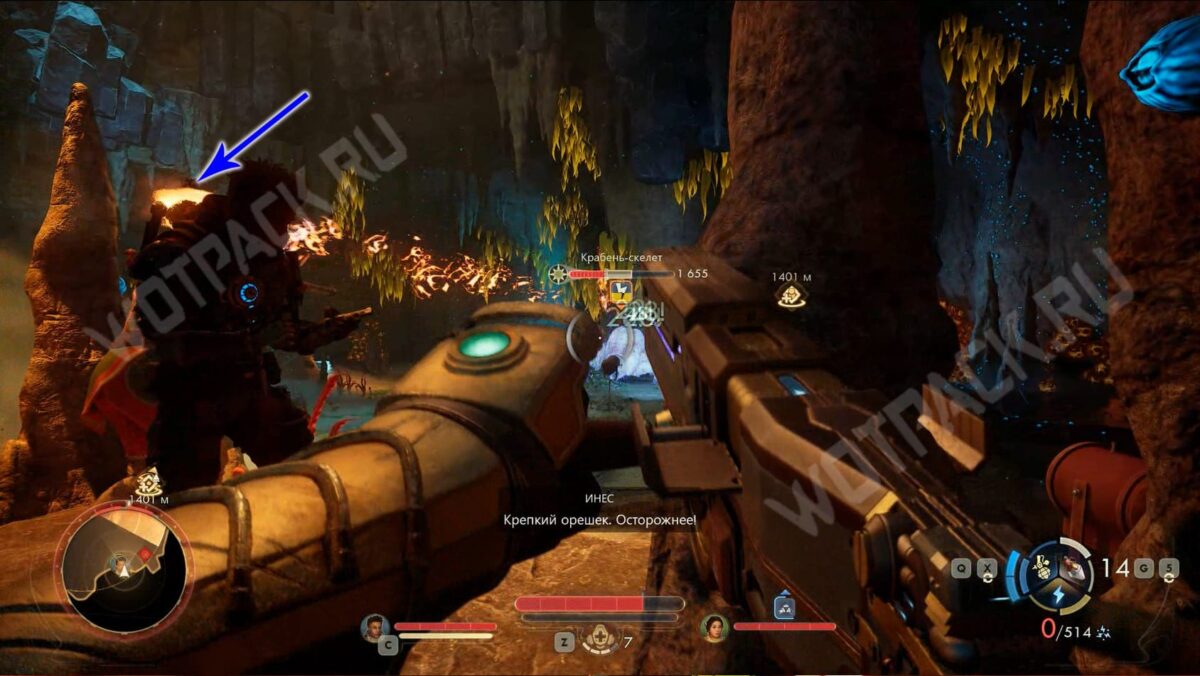Select the quest marker above the minimap

(x=149, y=480)
